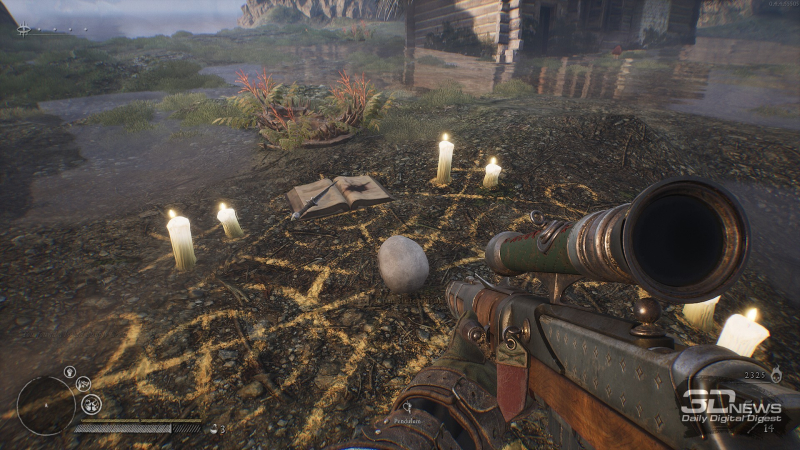The width and height of the screenshot is (800, 450).
Task: Select the potion flask icon
Action: pos(212,429)
